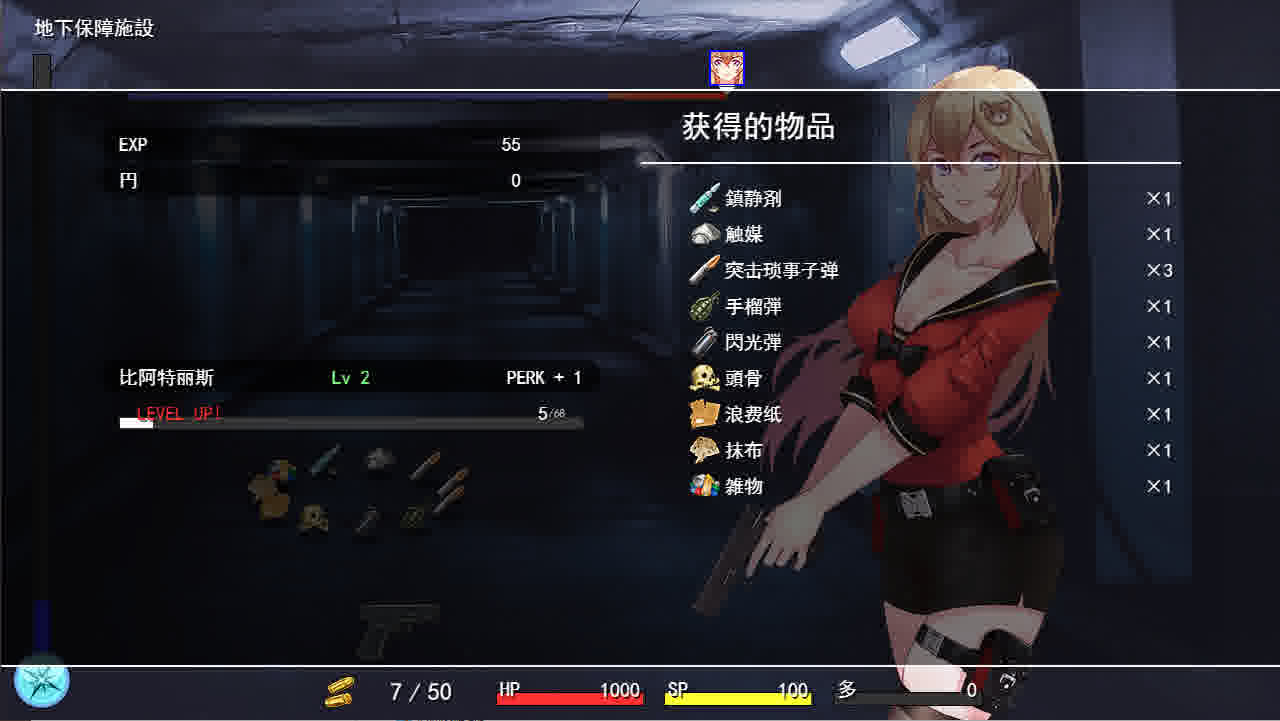Click the 鎮静剂 syringe icon
Image resolution: width=1280 pixels, height=721 pixels.
pos(705,198)
